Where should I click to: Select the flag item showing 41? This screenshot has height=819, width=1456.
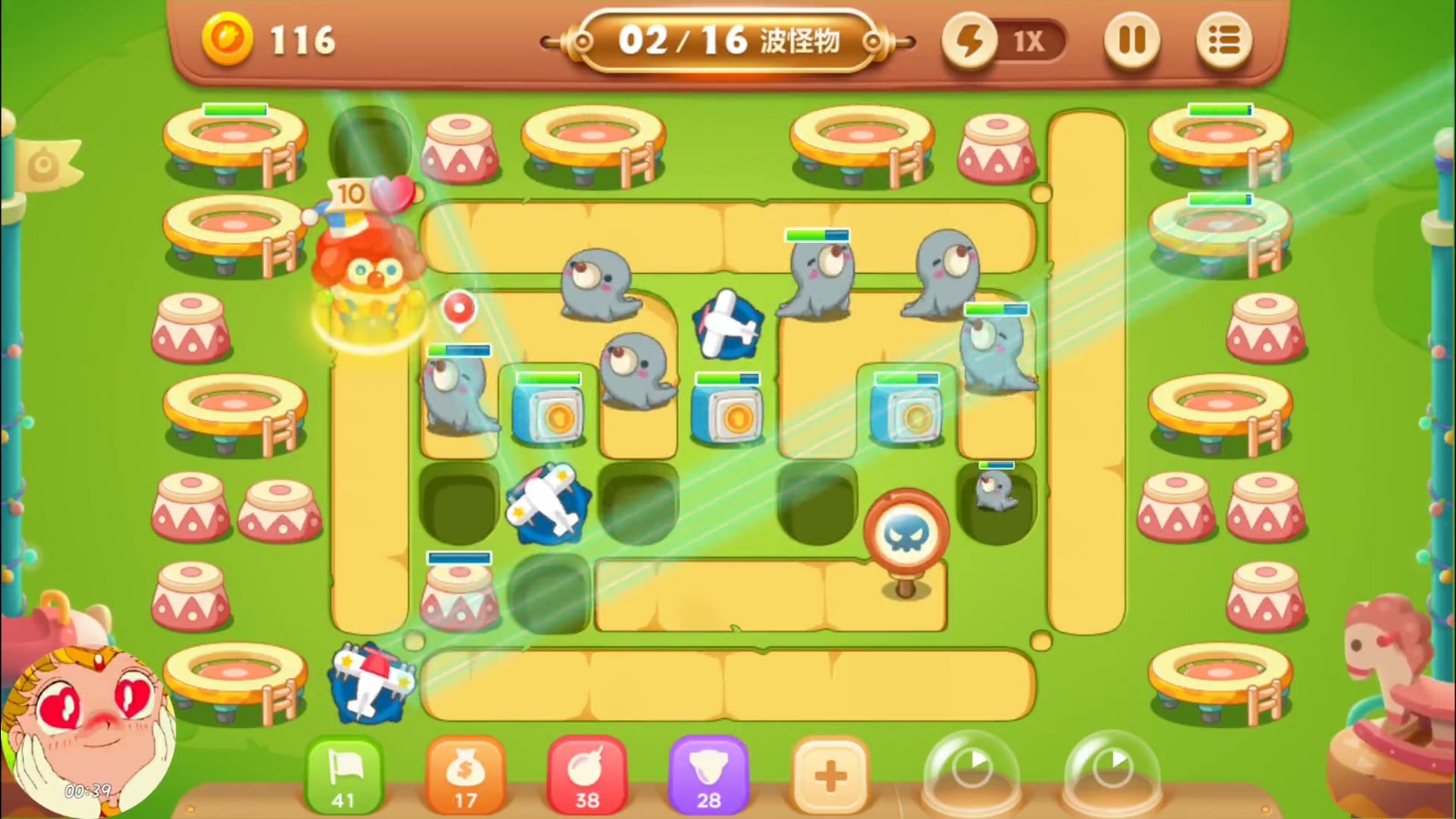tap(344, 774)
